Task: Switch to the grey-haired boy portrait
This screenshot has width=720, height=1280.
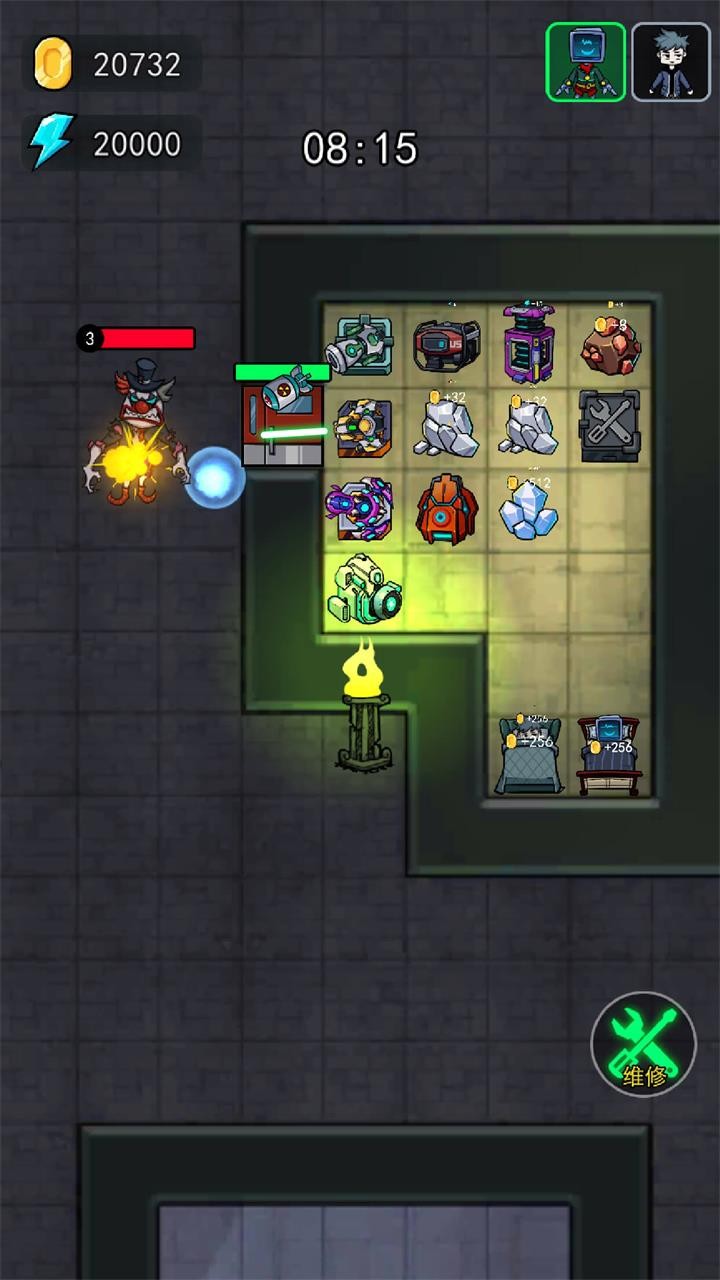Action: click(x=671, y=62)
